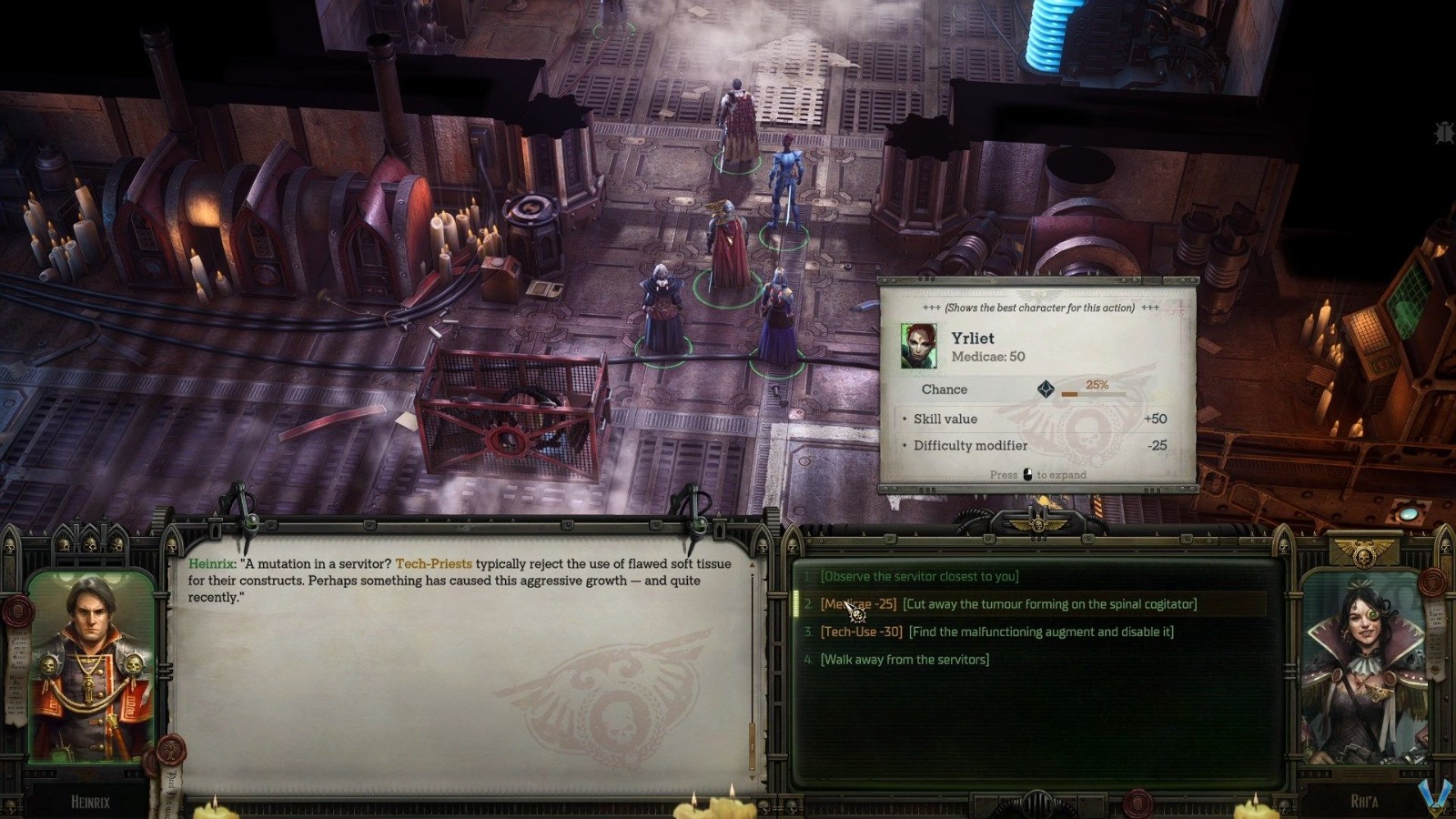Click the small gold skull beside Rhi"a's nameplate
Image resolution: width=1456 pixels, height=819 pixels.
[x=1283, y=806]
